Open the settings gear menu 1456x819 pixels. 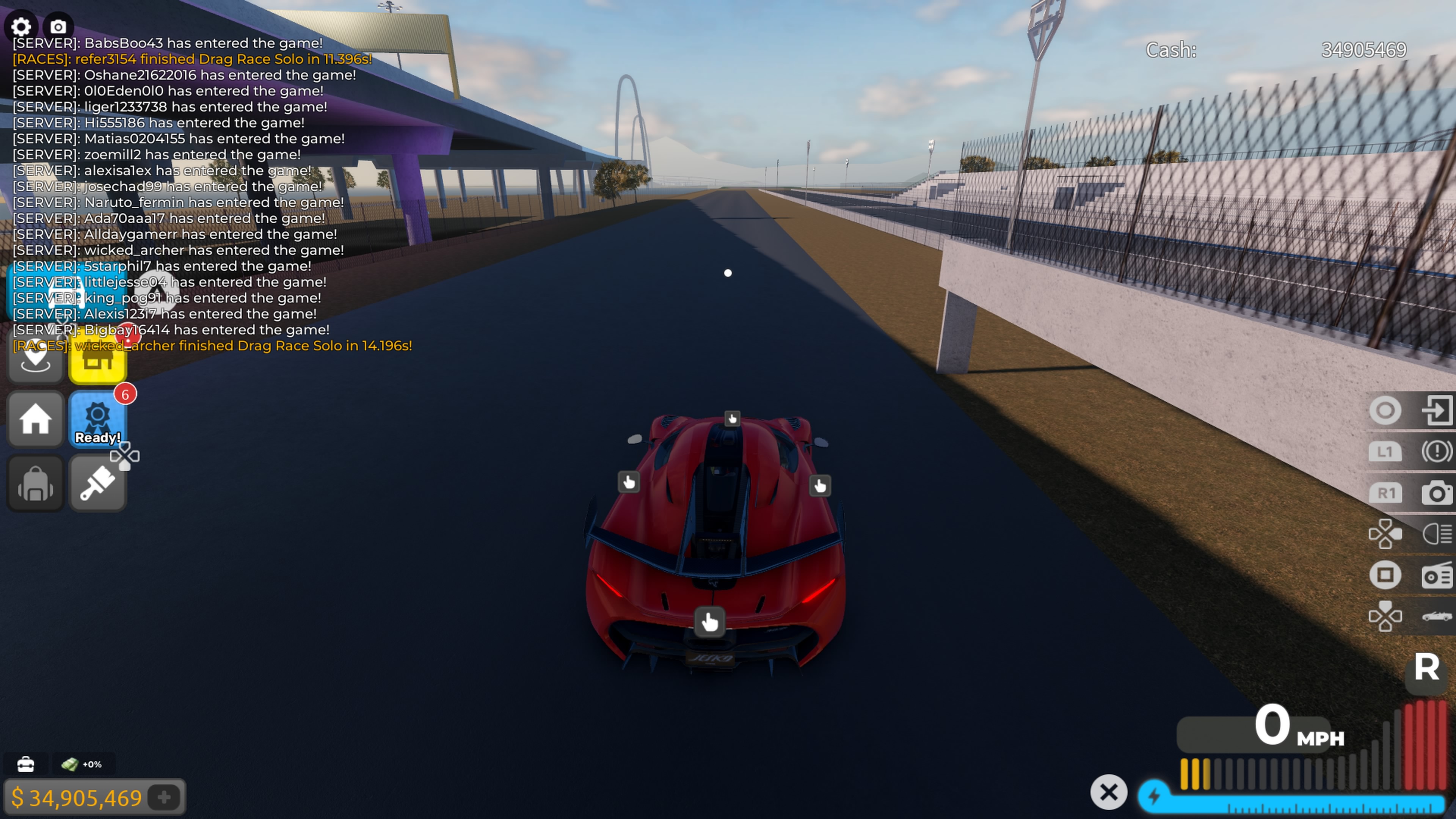21,27
